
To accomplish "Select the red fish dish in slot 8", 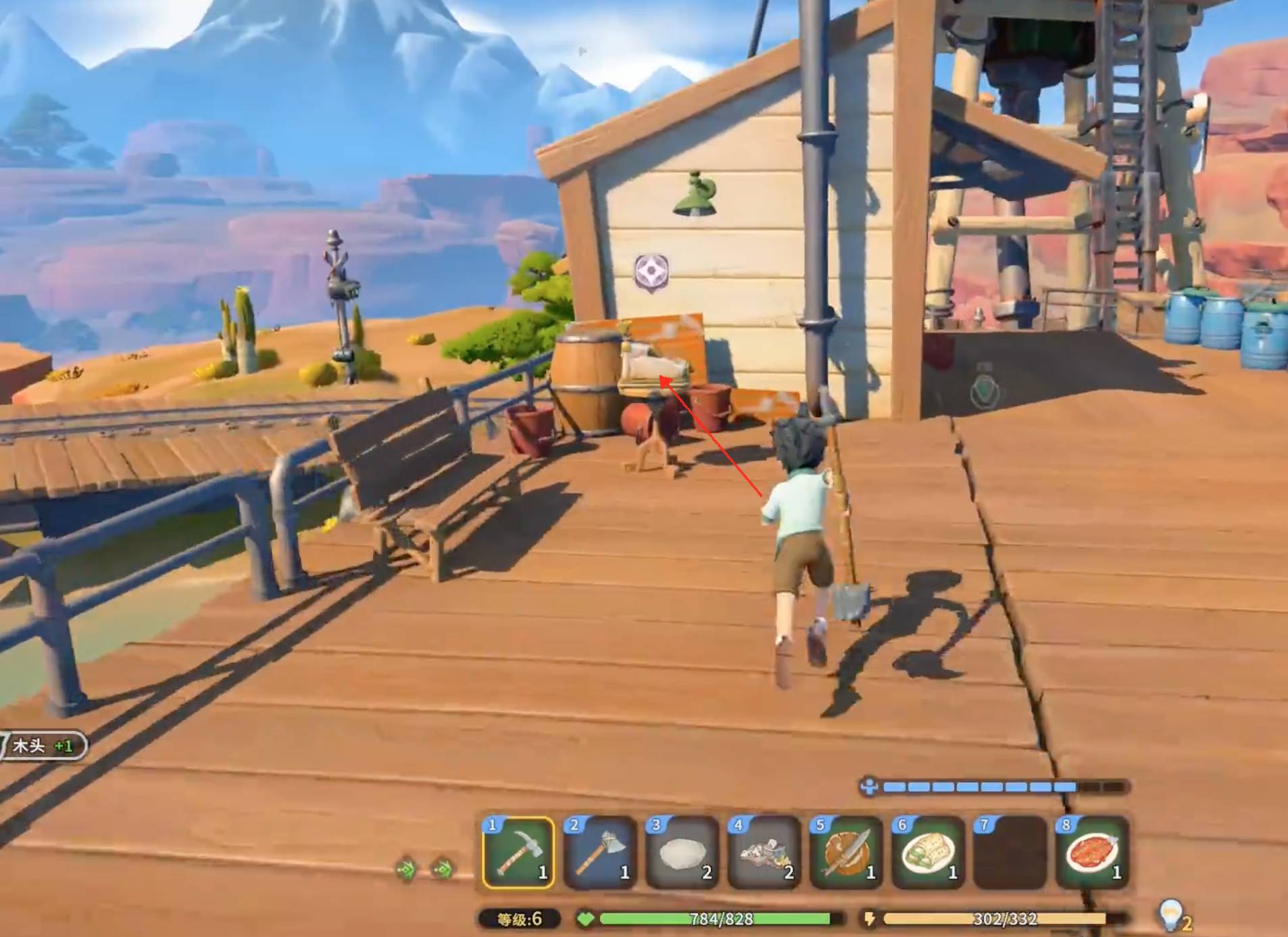I will coord(1093,852).
